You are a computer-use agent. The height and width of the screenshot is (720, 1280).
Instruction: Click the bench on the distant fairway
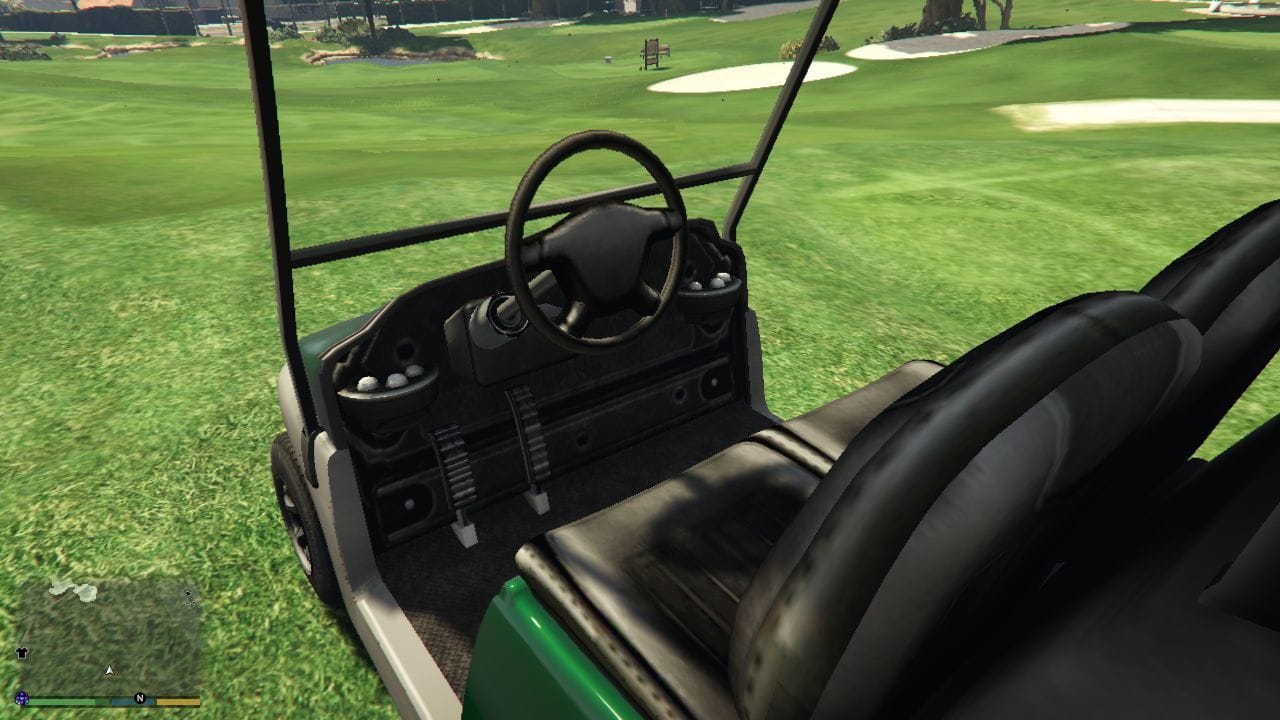click(x=653, y=52)
